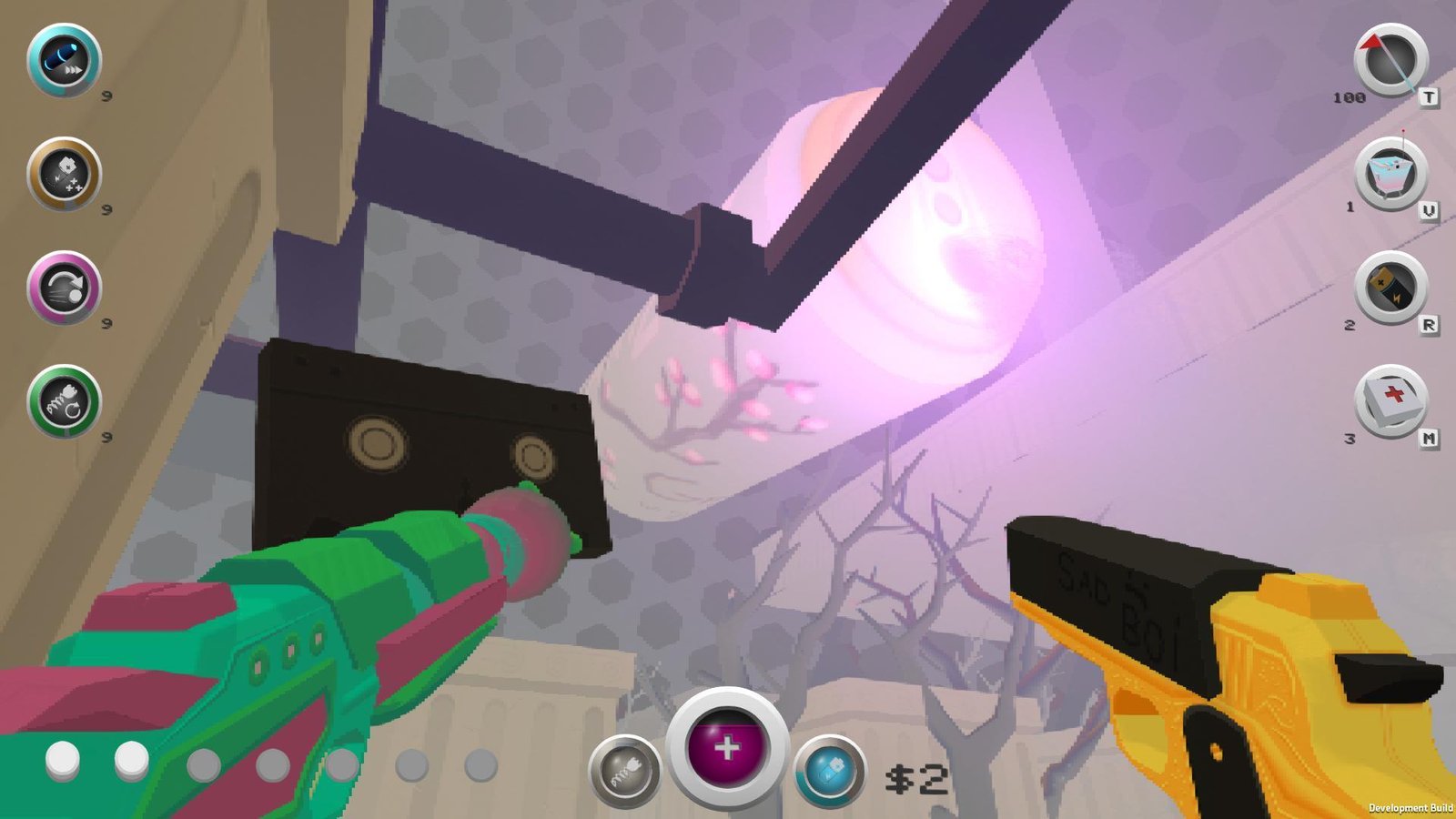Open the compass with the red arrow
1456x819 pixels.
pos(1390,60)
